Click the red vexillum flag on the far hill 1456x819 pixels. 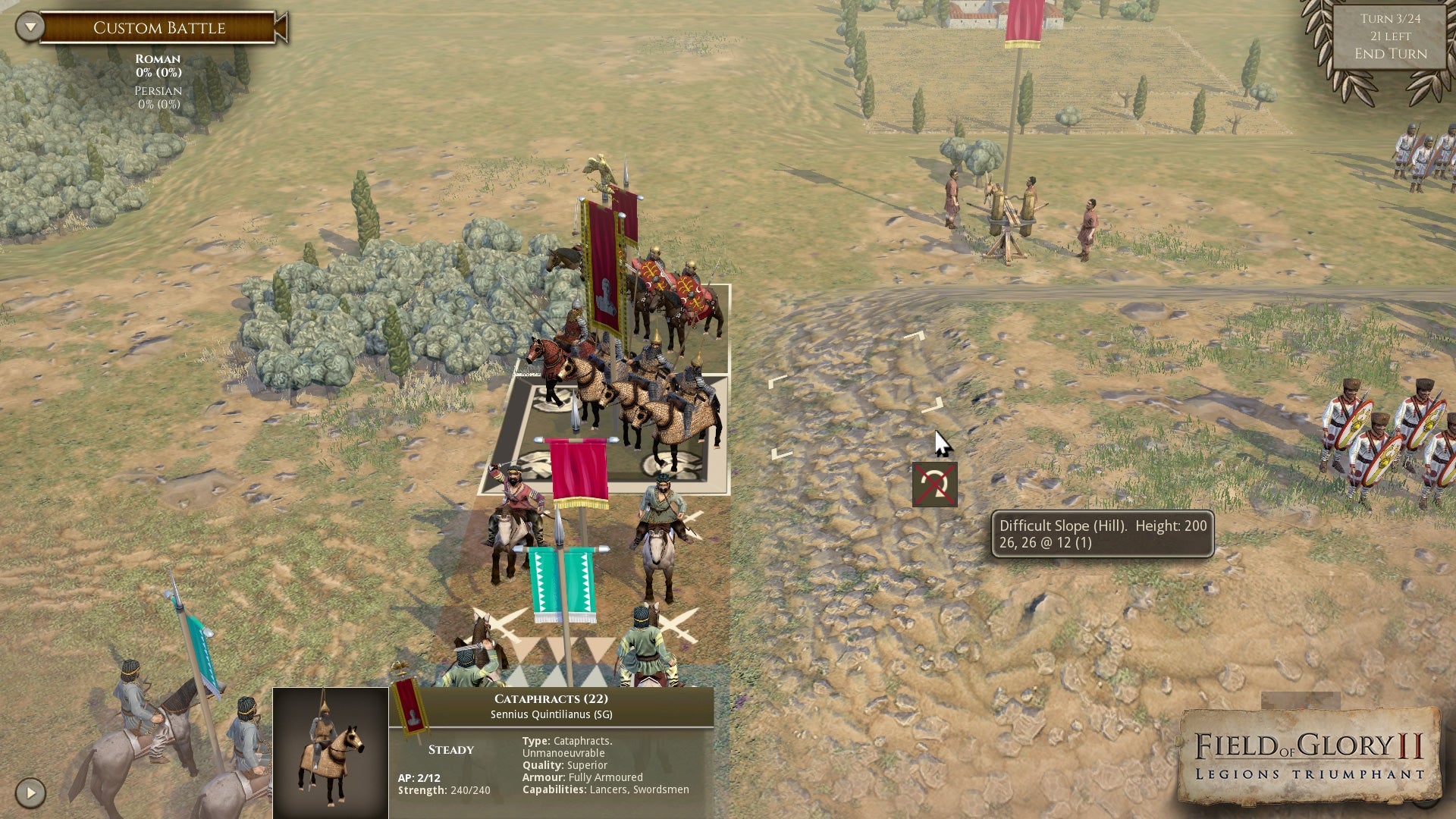pyautogui.click(x=1020, y=23)
